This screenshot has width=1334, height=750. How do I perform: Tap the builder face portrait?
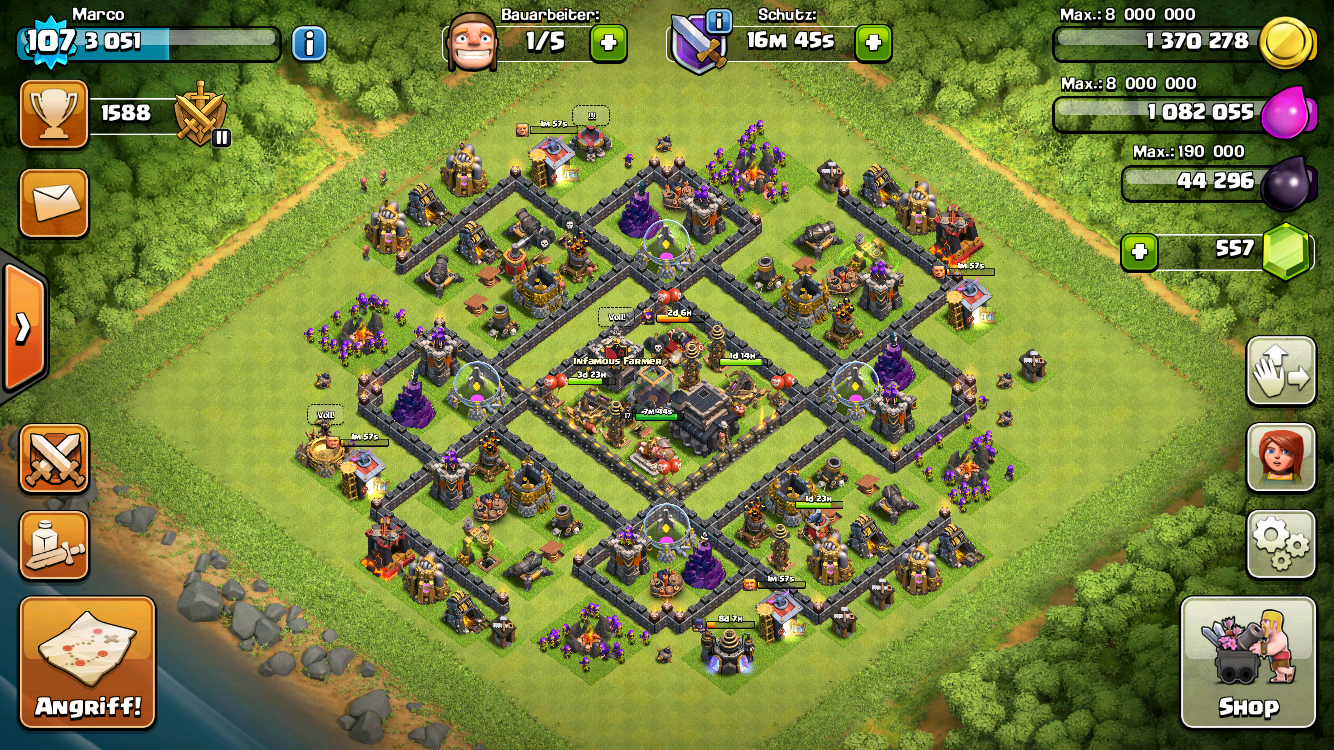click(x=471, y=42)
